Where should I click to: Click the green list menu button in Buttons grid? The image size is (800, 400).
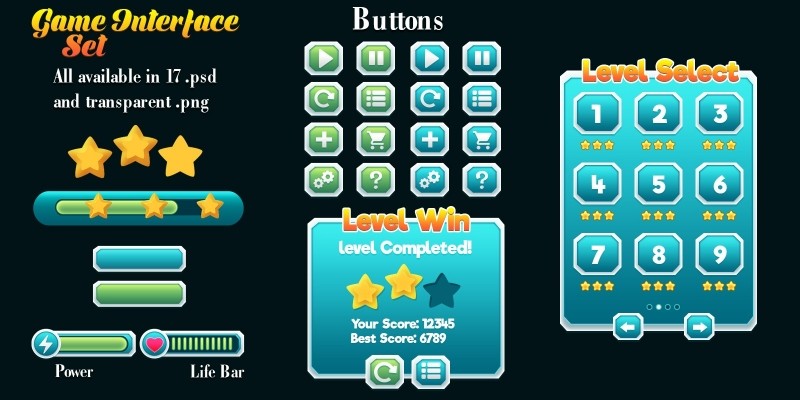[376, 99]
